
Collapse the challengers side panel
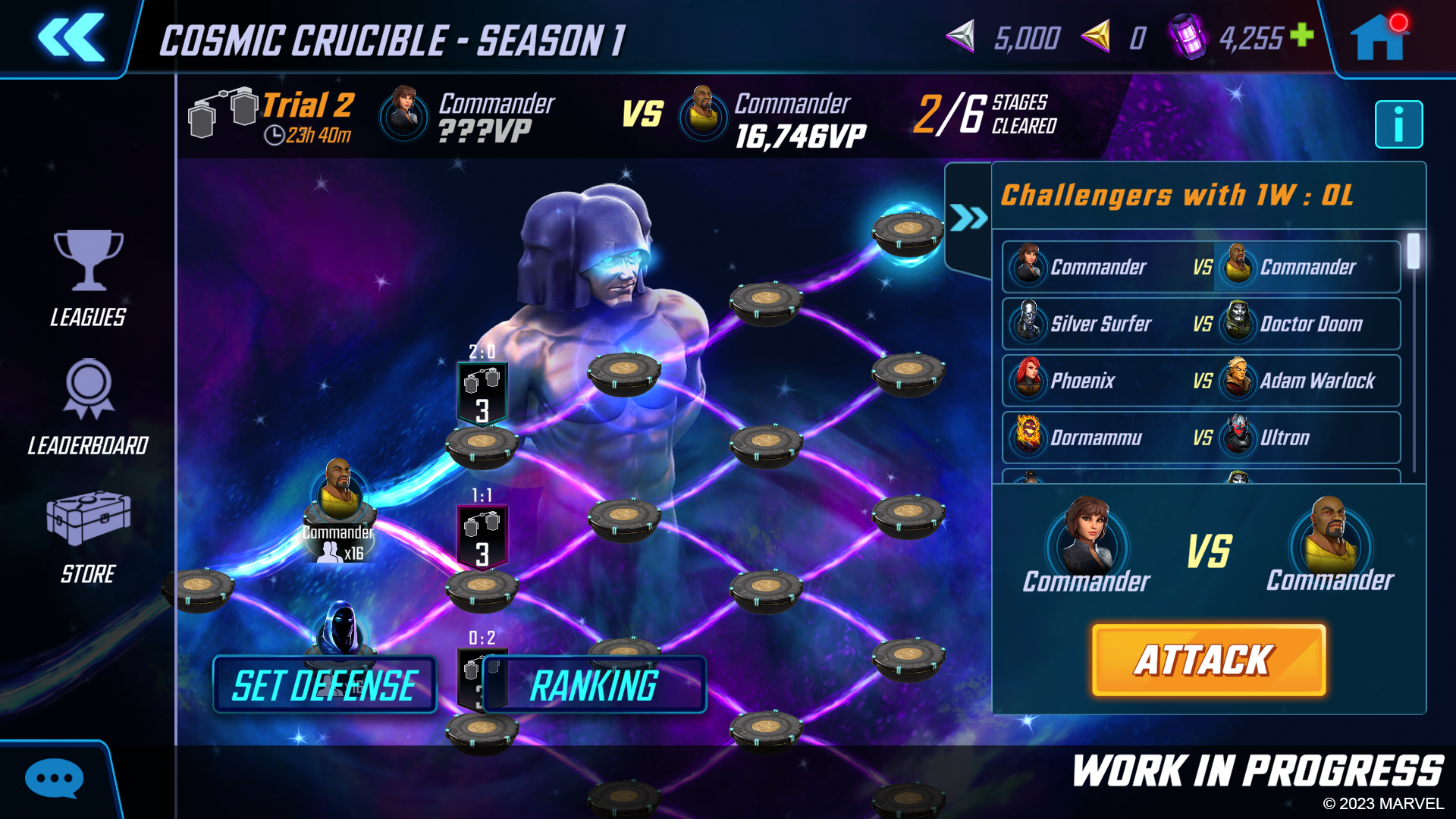pos(968,218)
